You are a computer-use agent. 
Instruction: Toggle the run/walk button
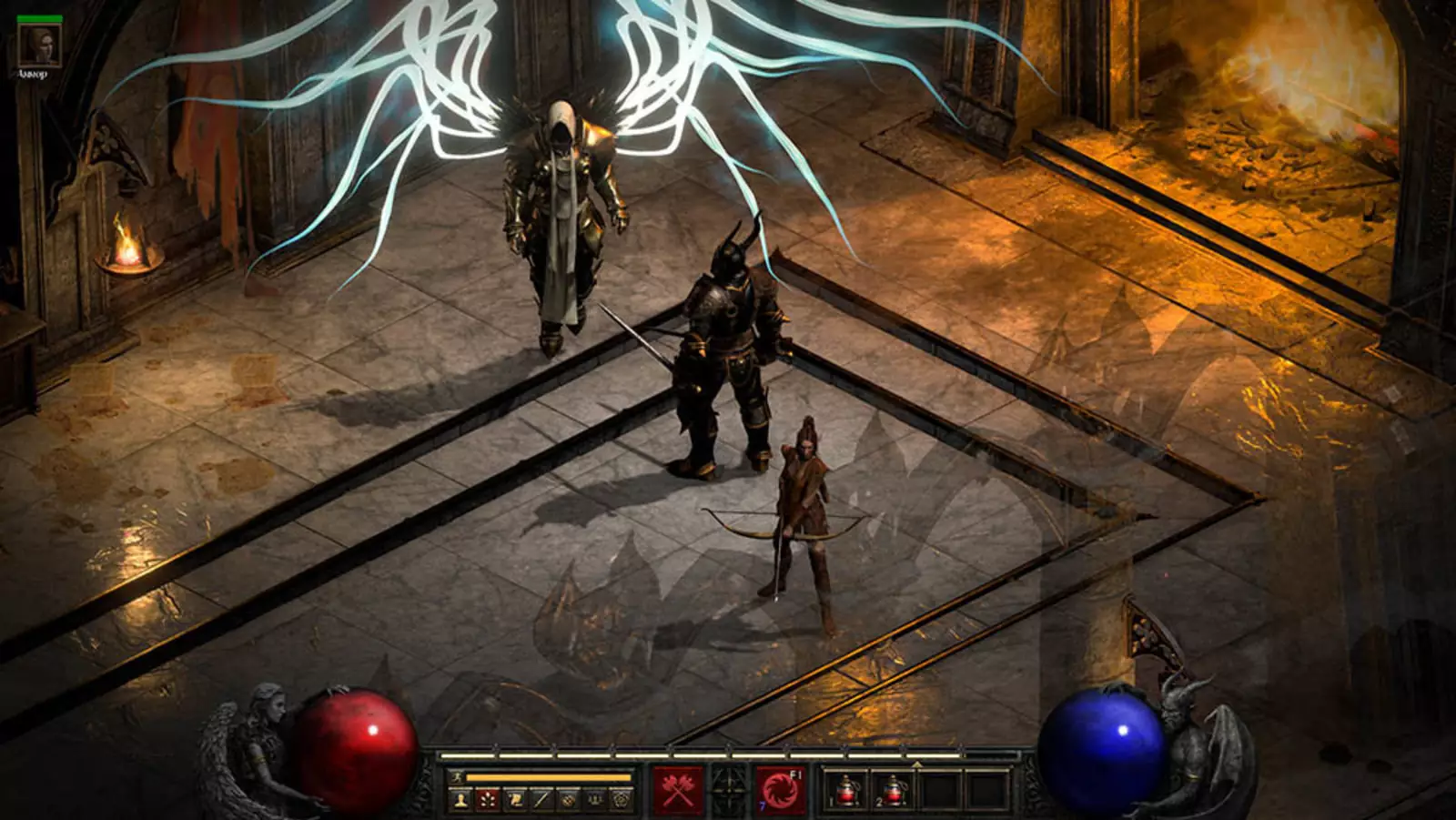(x=457, y=776)
